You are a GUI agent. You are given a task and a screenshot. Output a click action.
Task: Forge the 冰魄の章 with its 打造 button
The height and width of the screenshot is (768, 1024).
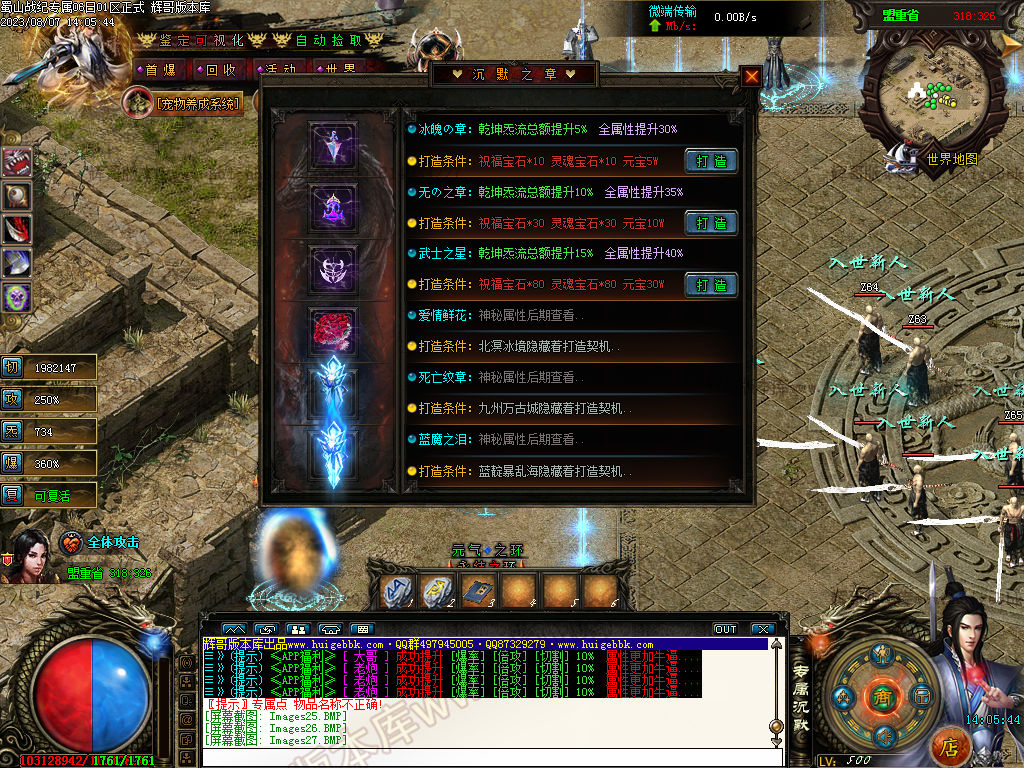[x=711, y=161]
